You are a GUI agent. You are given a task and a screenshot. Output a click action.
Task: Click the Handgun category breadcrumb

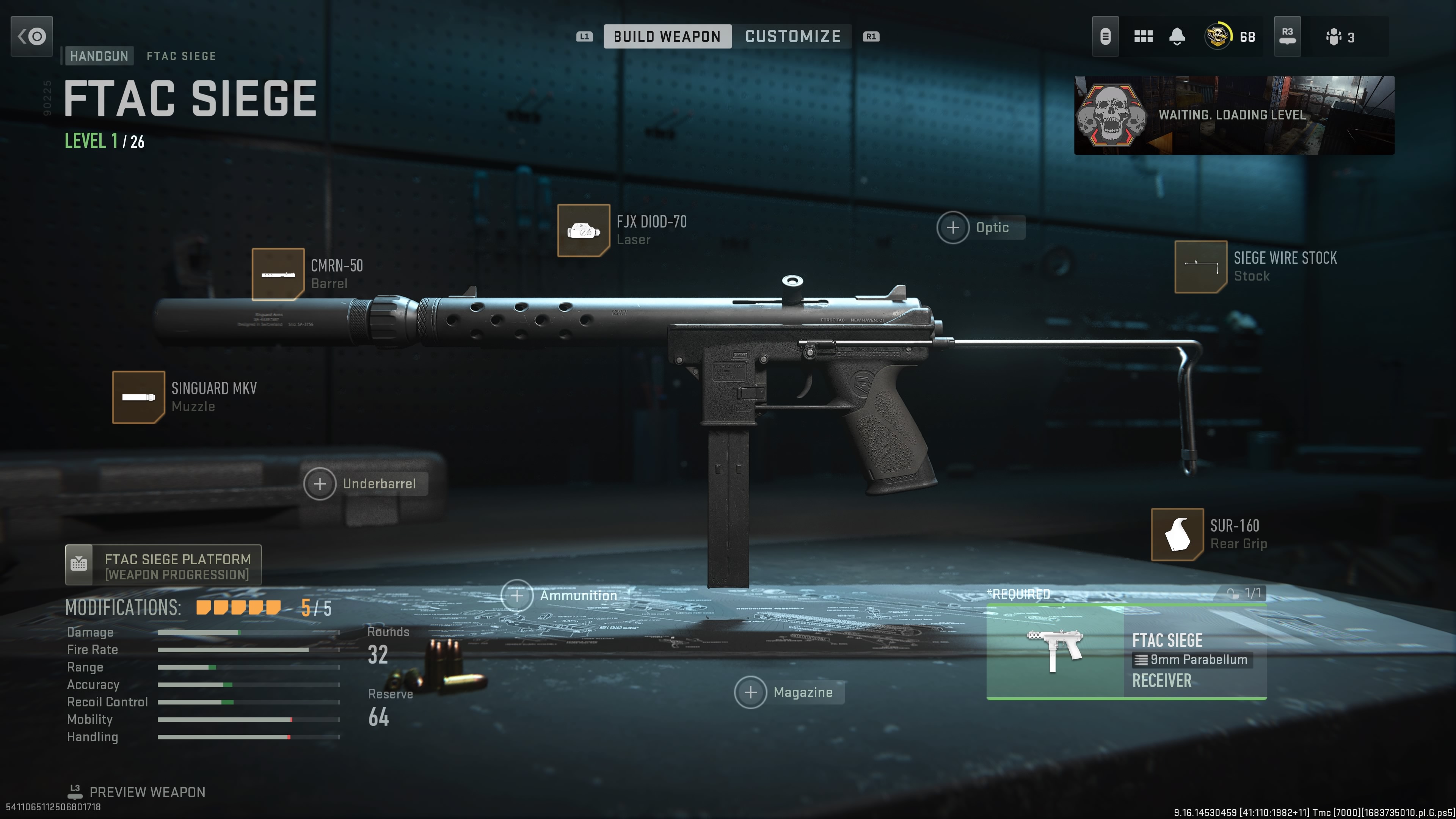coord(99,56)
